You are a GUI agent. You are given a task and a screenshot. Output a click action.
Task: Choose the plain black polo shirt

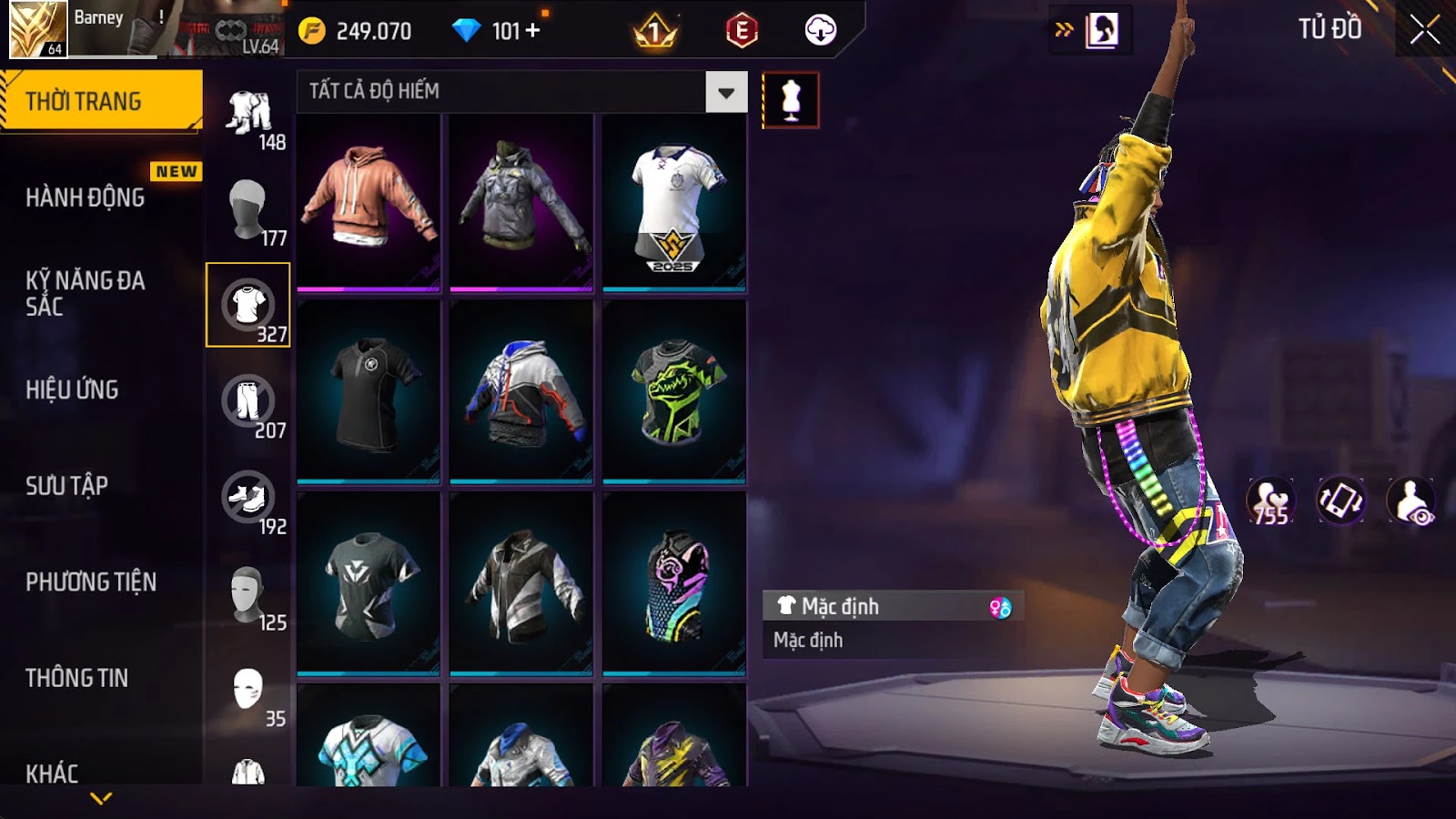point(369,391)
